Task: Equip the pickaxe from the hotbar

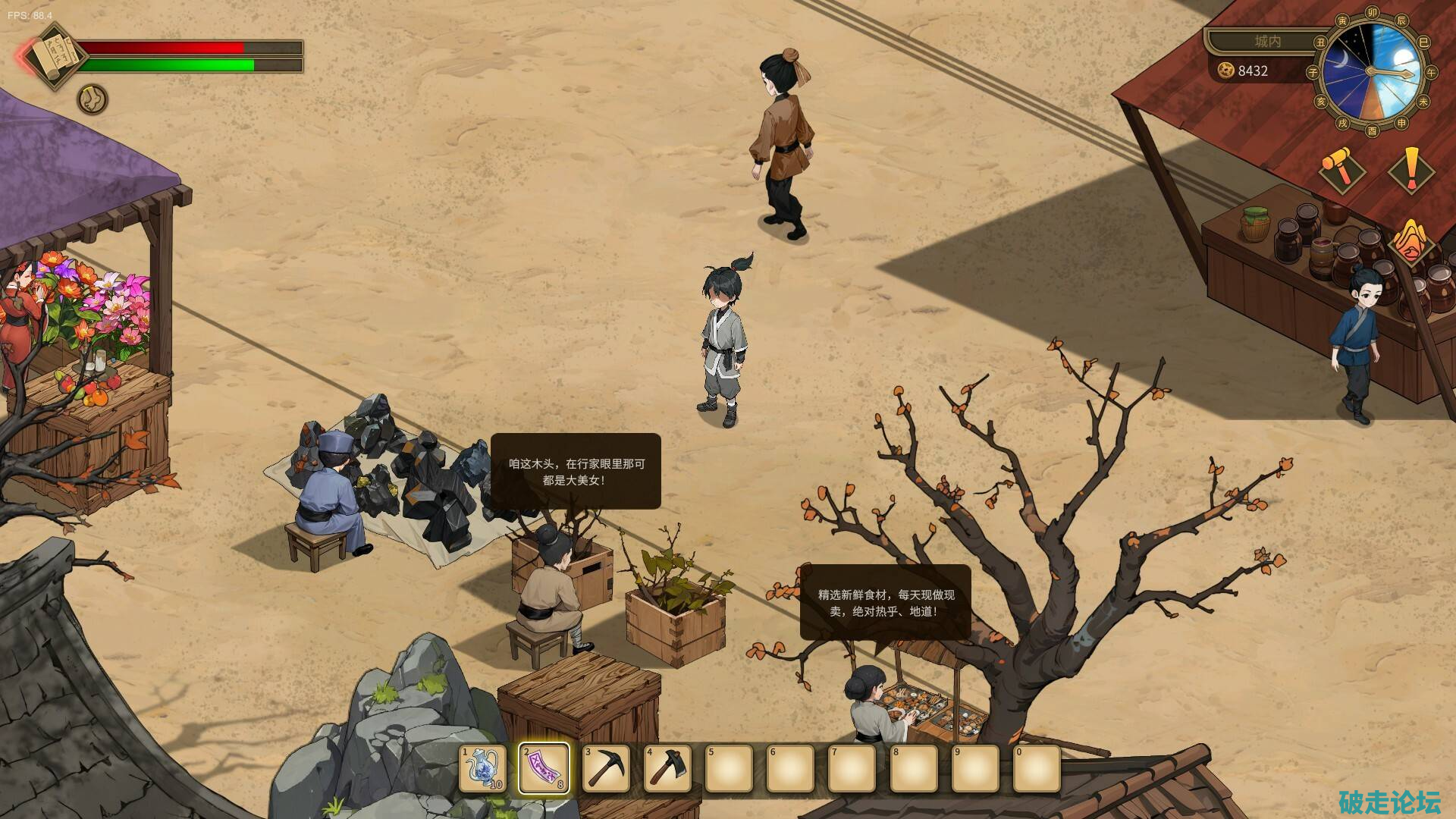Action: [x=606, y=768]
